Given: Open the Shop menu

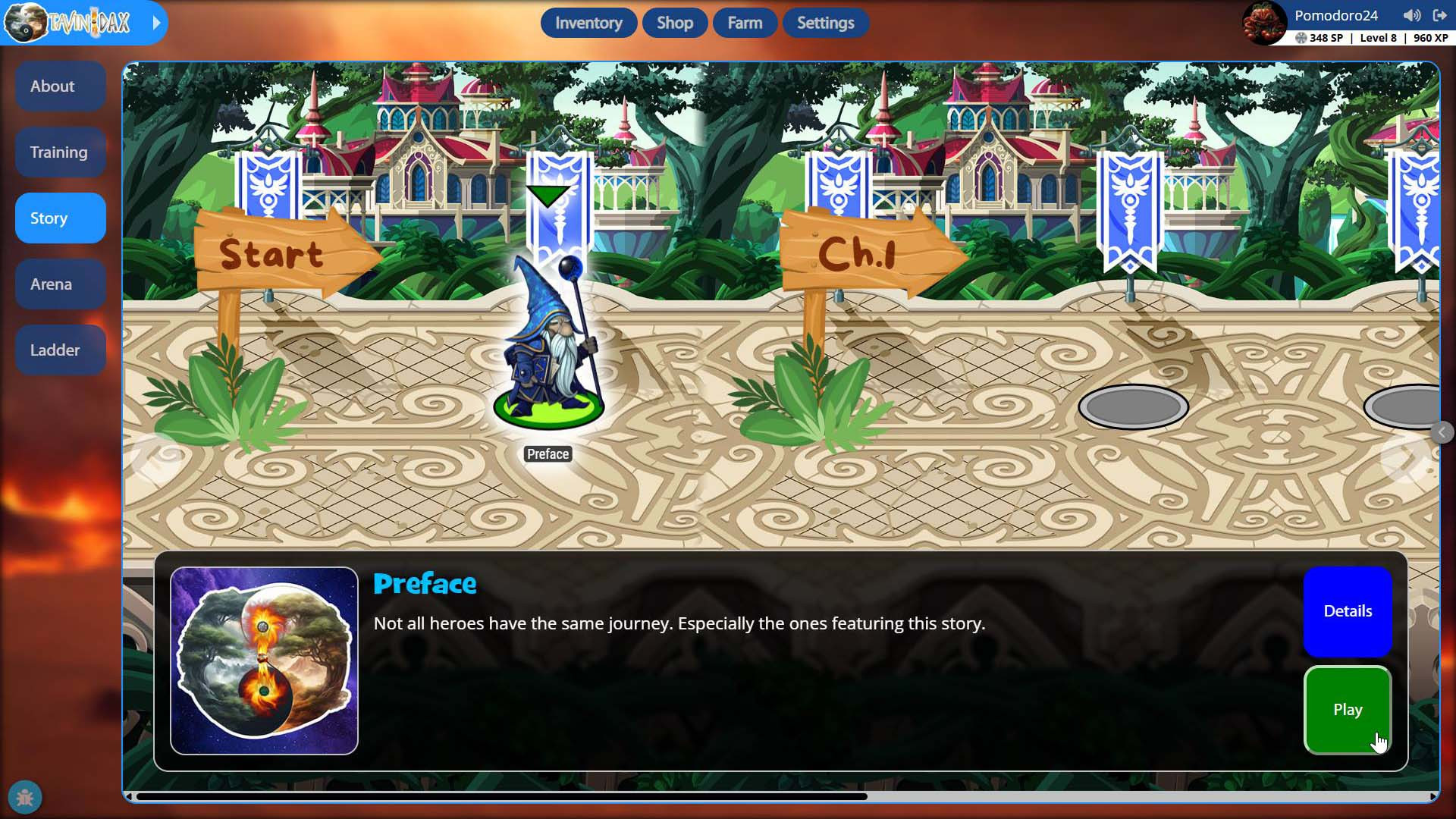Looking at the screenshot, I should click(x=674, y=23).
